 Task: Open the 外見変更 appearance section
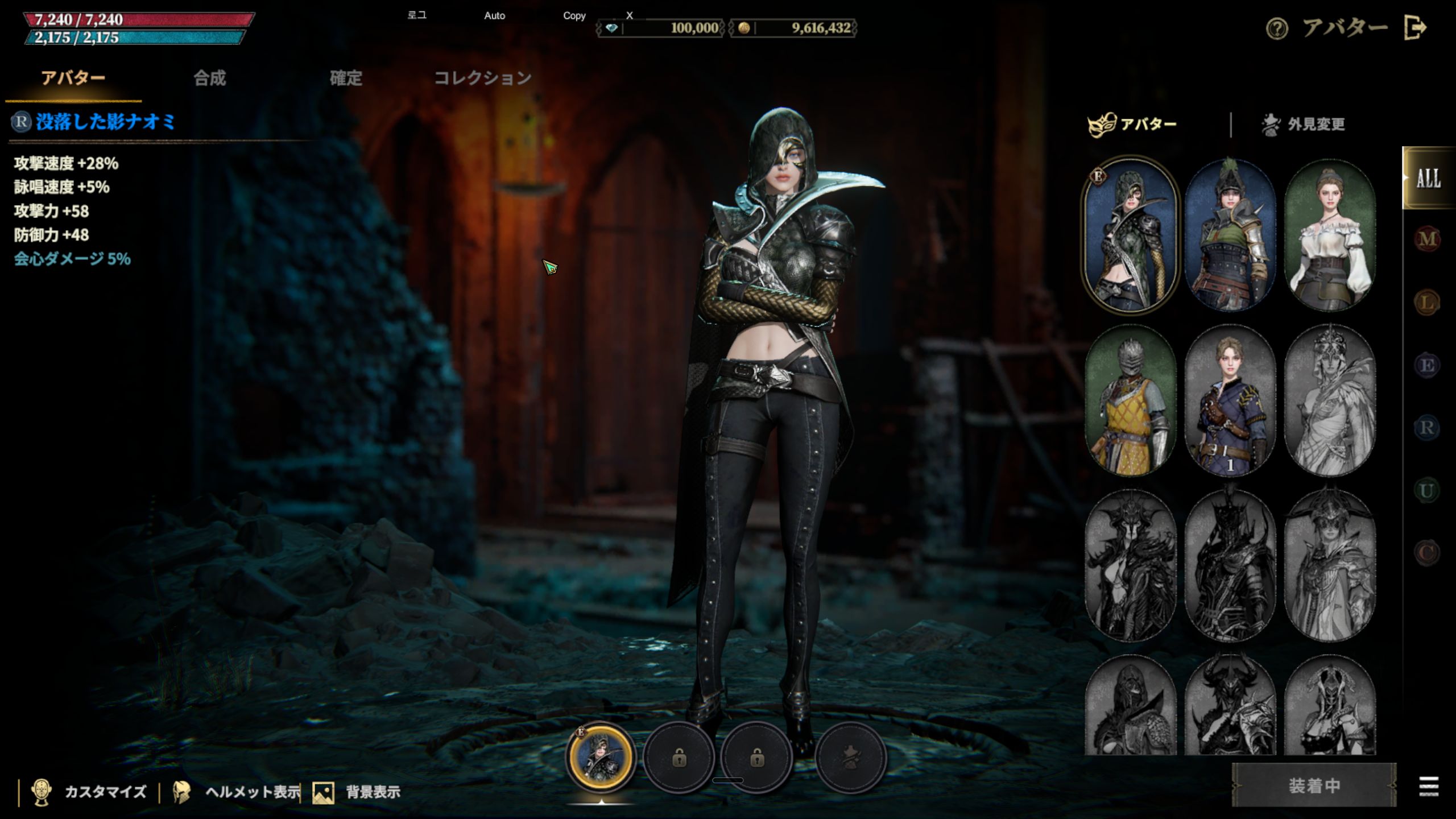1303,125
